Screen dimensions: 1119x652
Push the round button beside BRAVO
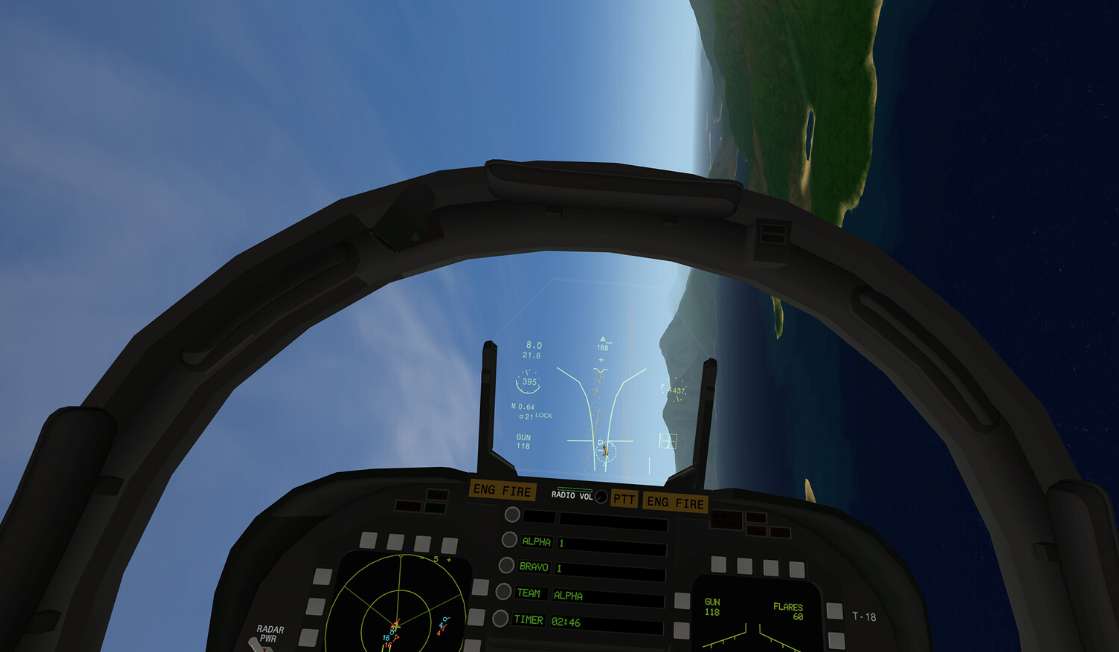pos(507,566)
